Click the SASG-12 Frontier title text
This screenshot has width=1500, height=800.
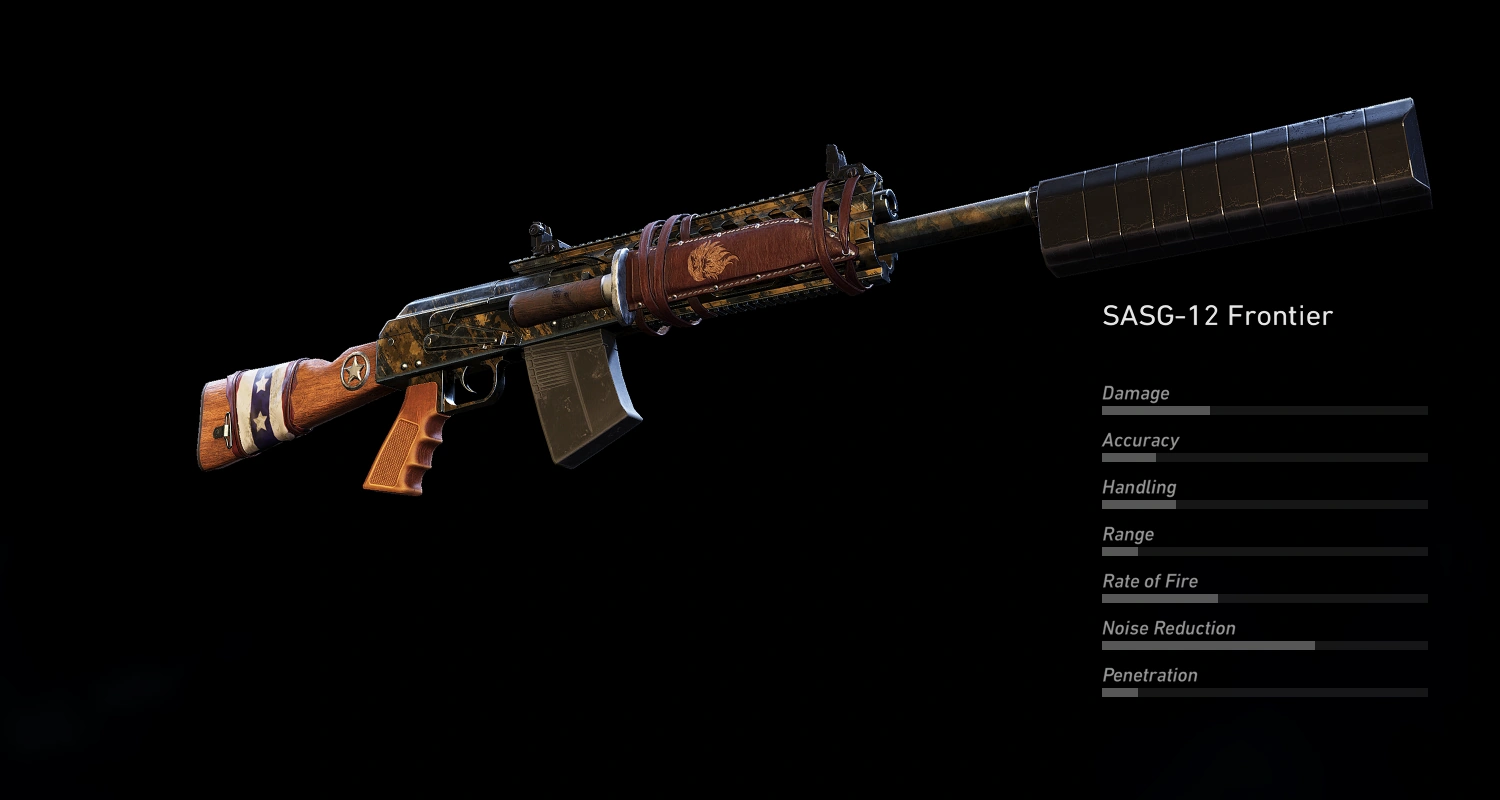coord(1218,315)
